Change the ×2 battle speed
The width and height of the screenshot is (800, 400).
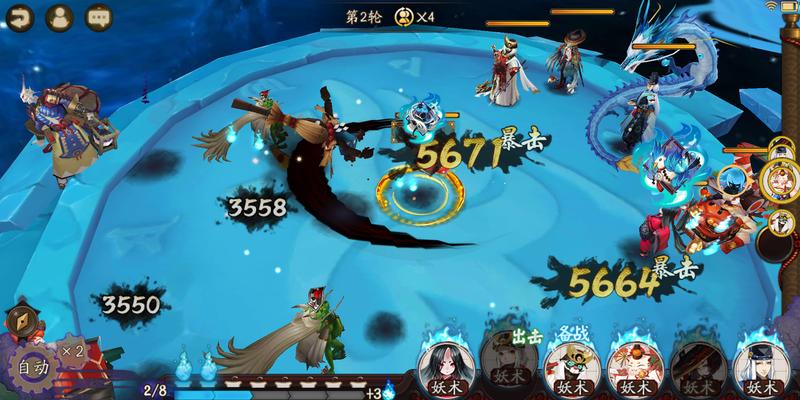pos(72,351)
